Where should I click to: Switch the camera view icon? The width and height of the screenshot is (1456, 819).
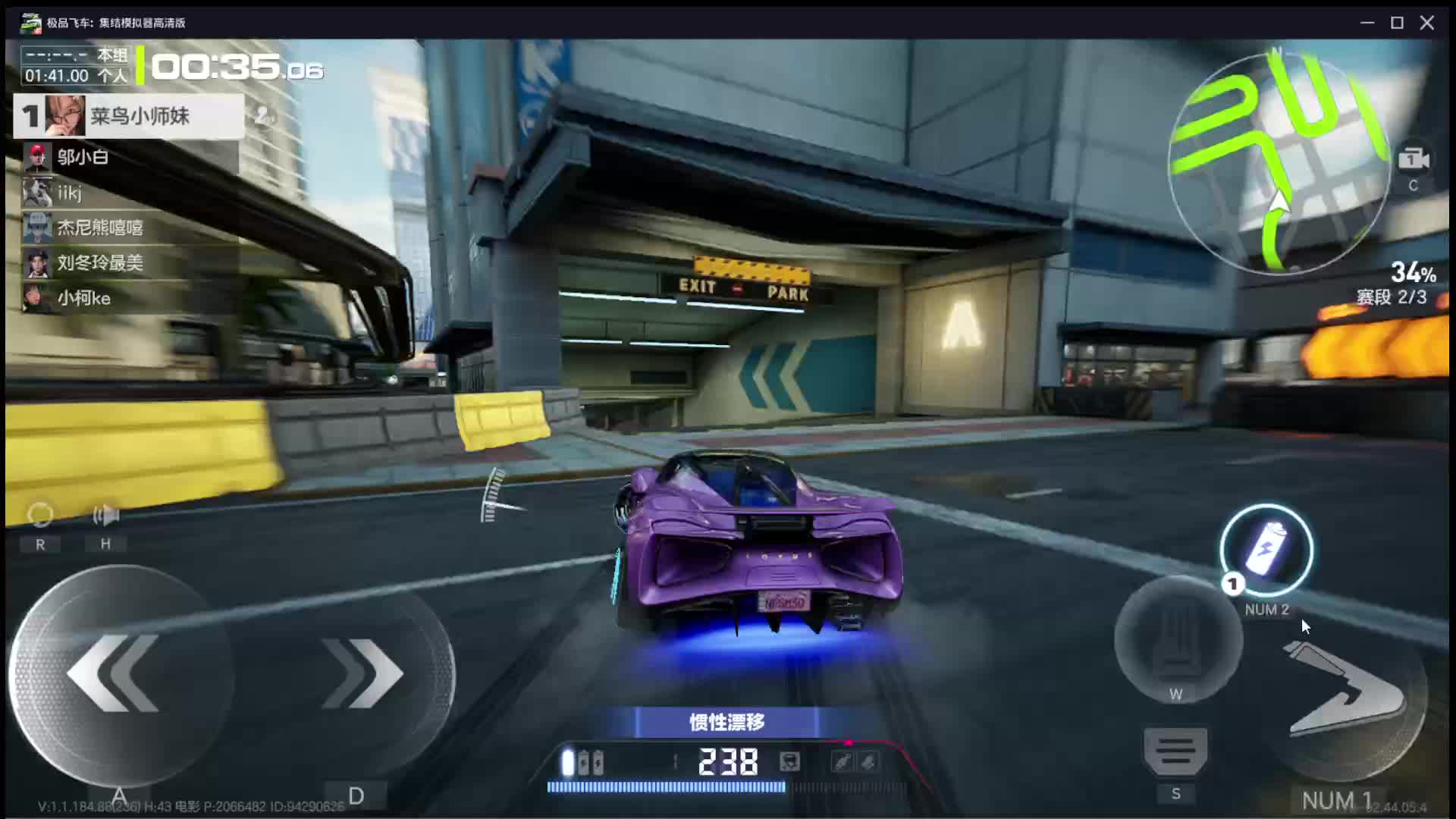(x=1414, y=160)
